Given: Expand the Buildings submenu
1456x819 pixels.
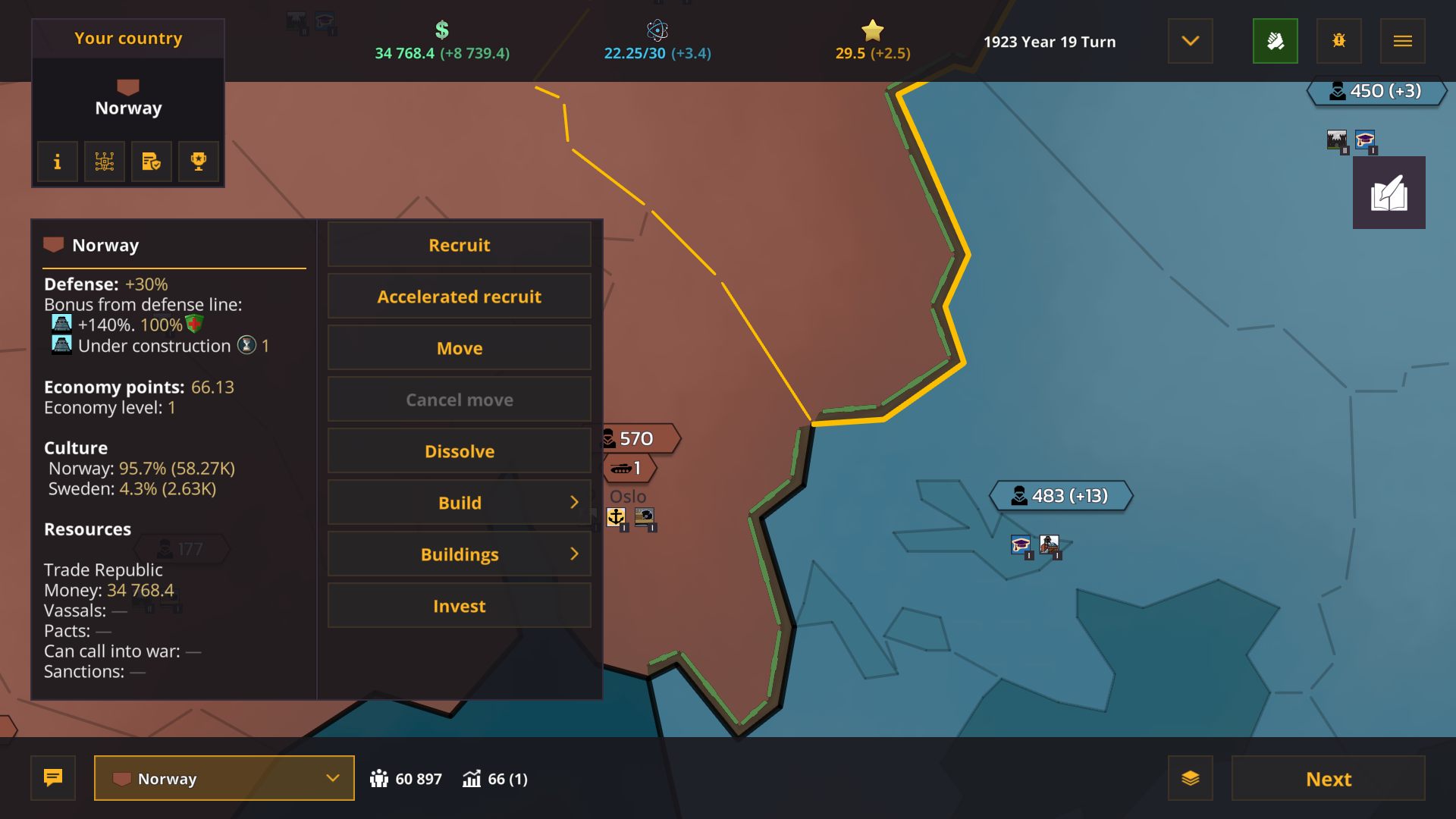Looking at the screenshot, I should click(459, 554).
